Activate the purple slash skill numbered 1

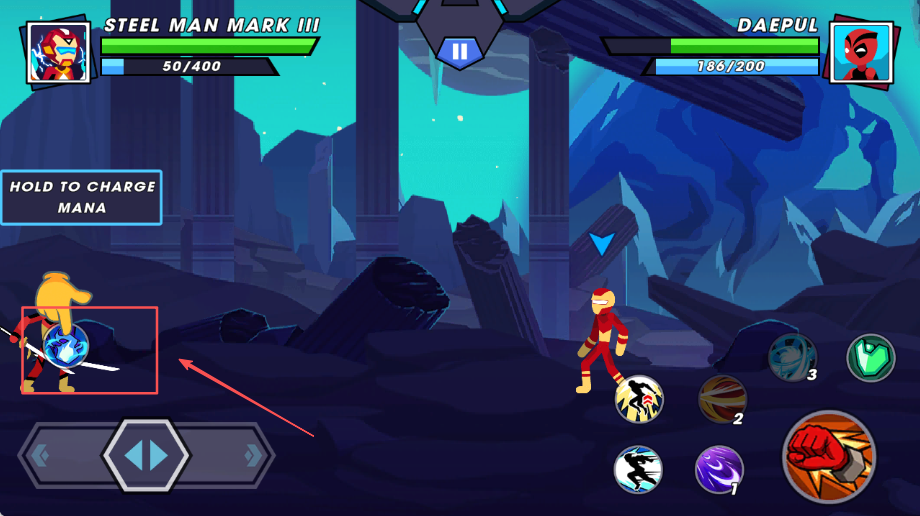tap(719, 469)
